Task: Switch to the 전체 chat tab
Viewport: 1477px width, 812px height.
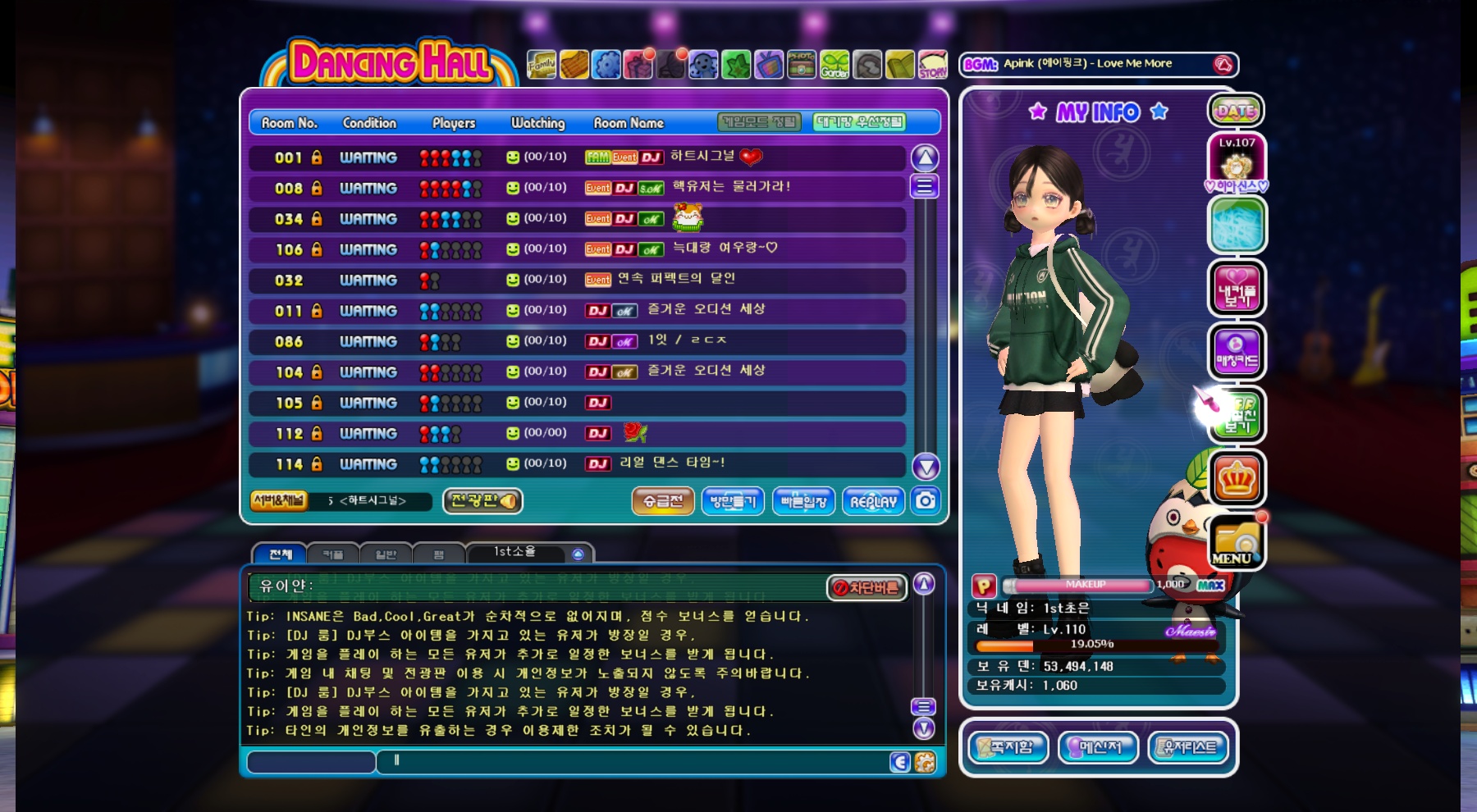Action: 280,554
